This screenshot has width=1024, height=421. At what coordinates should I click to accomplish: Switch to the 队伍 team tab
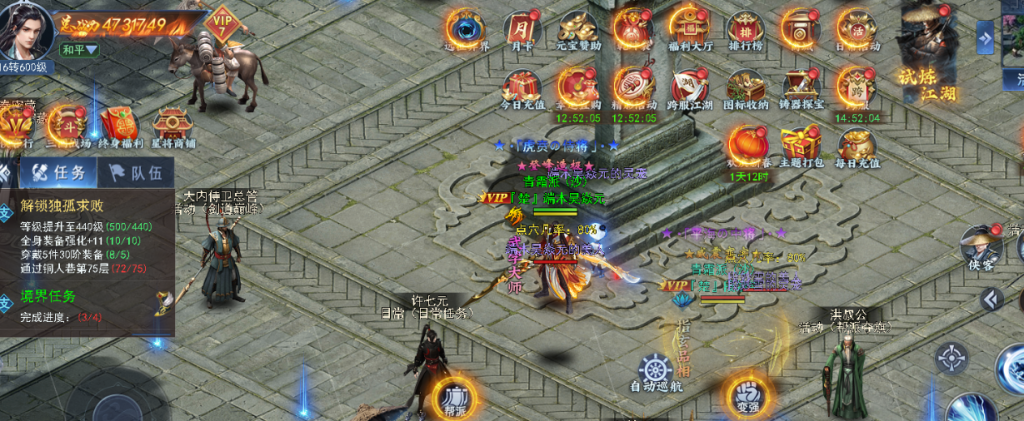pos(134,172)
